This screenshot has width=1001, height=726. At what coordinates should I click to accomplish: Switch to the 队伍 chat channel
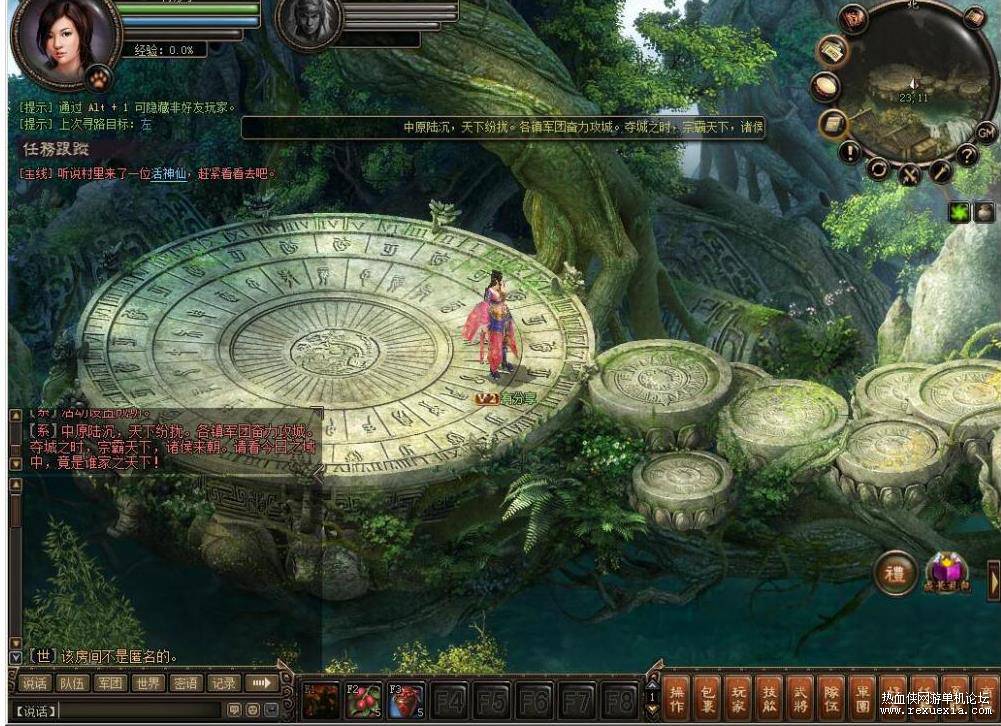(71, 684)
